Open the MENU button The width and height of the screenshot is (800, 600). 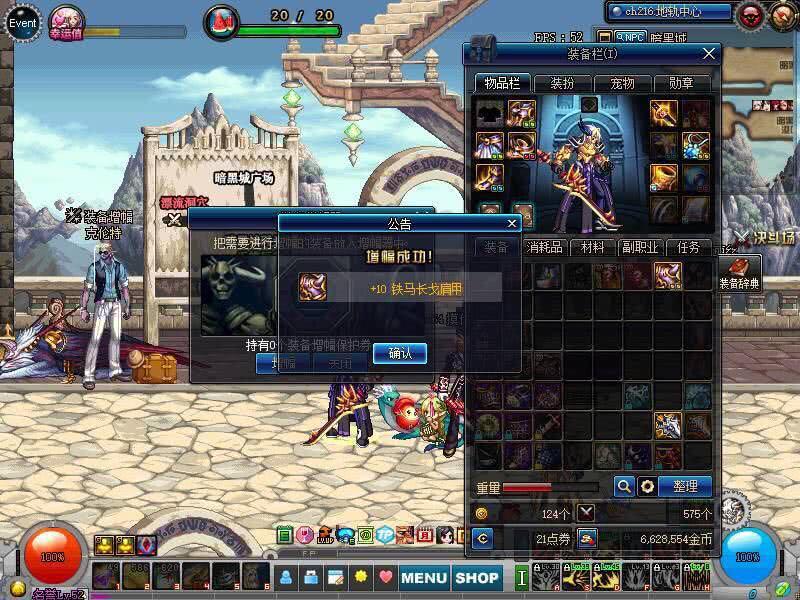tap(424, 577)
